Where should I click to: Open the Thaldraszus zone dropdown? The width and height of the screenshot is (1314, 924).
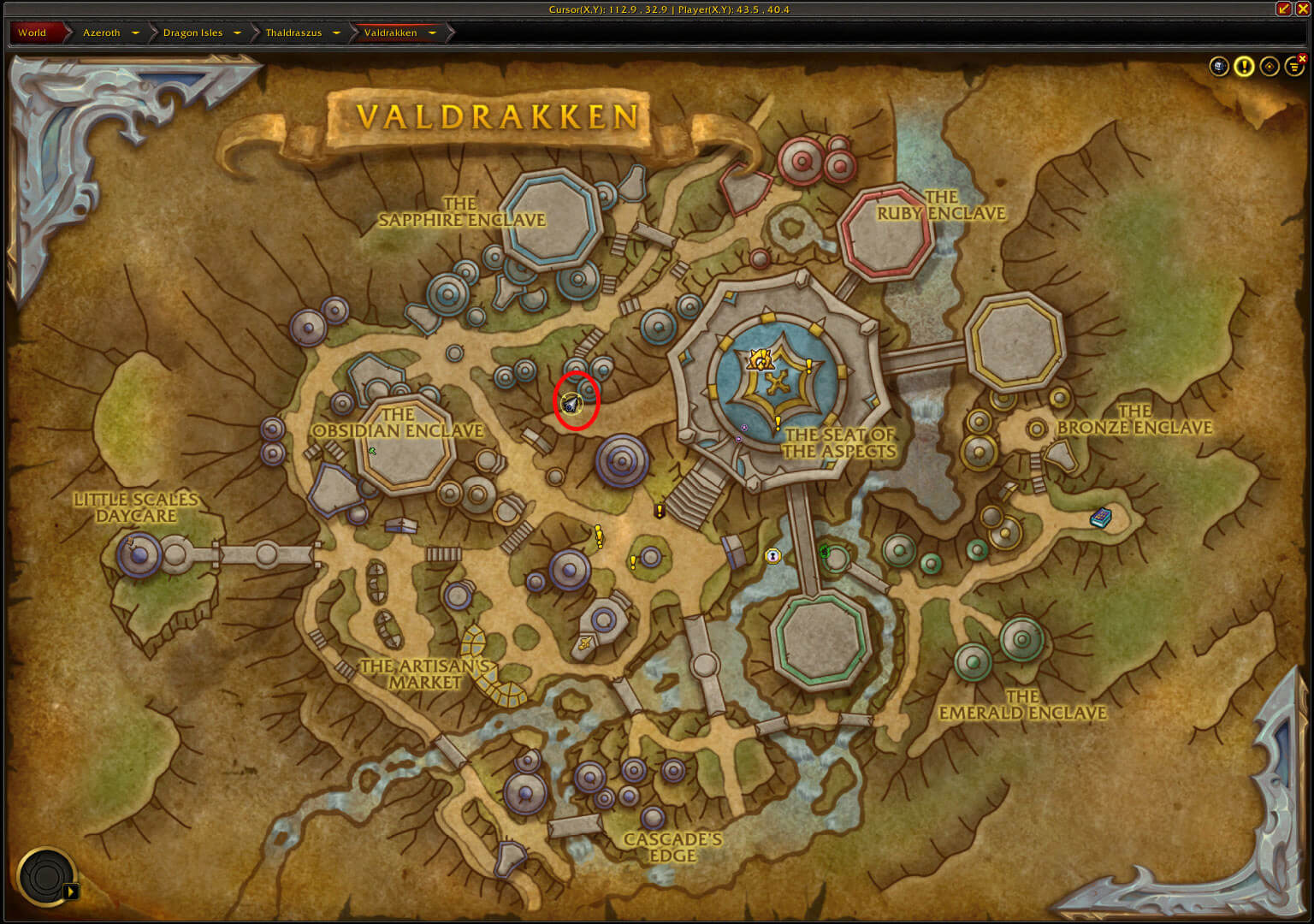click(x=337, y=33)
